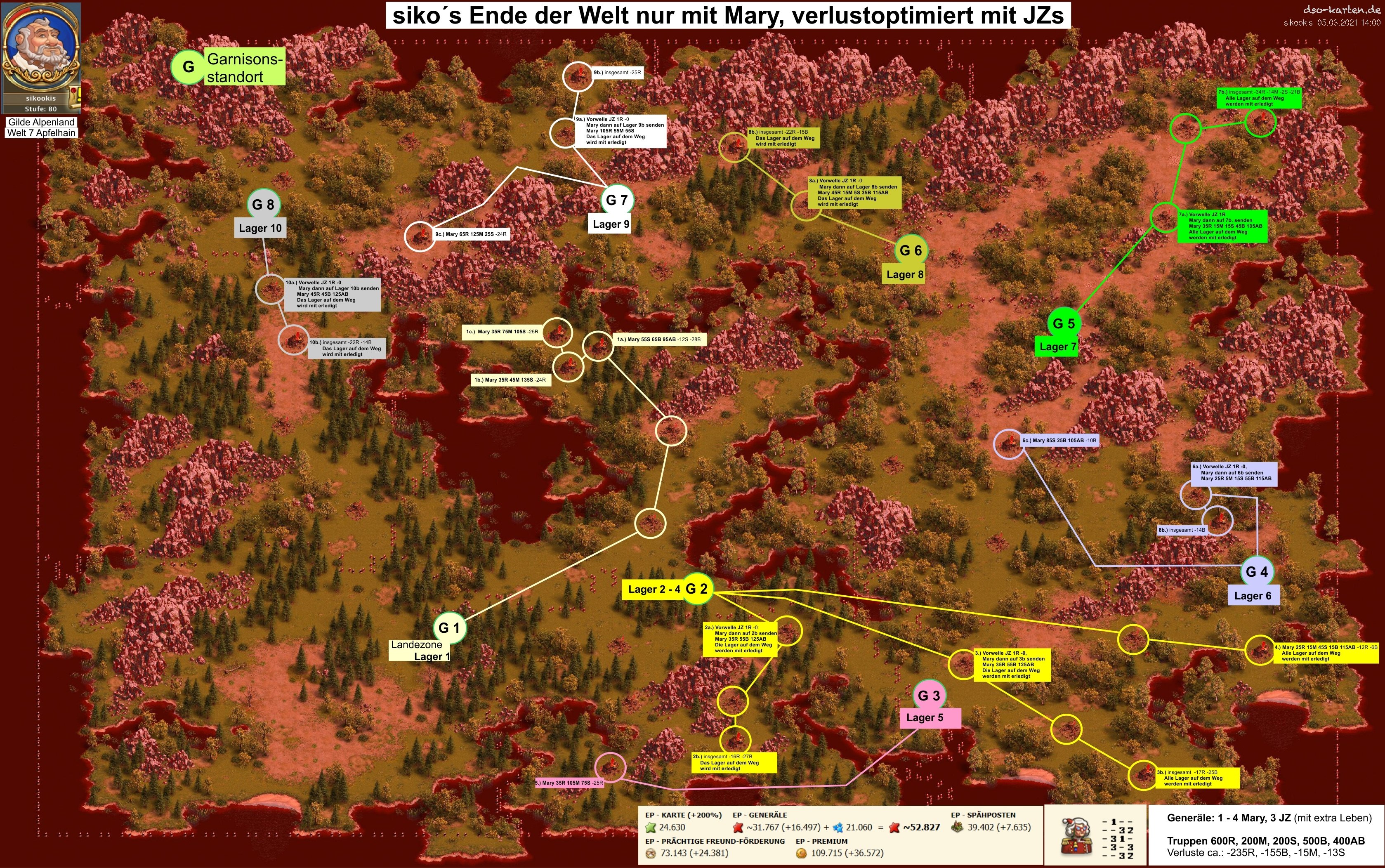Pick the G 6 garrison marker
This screenshot has height=868, width=1385.
[911, 250]
